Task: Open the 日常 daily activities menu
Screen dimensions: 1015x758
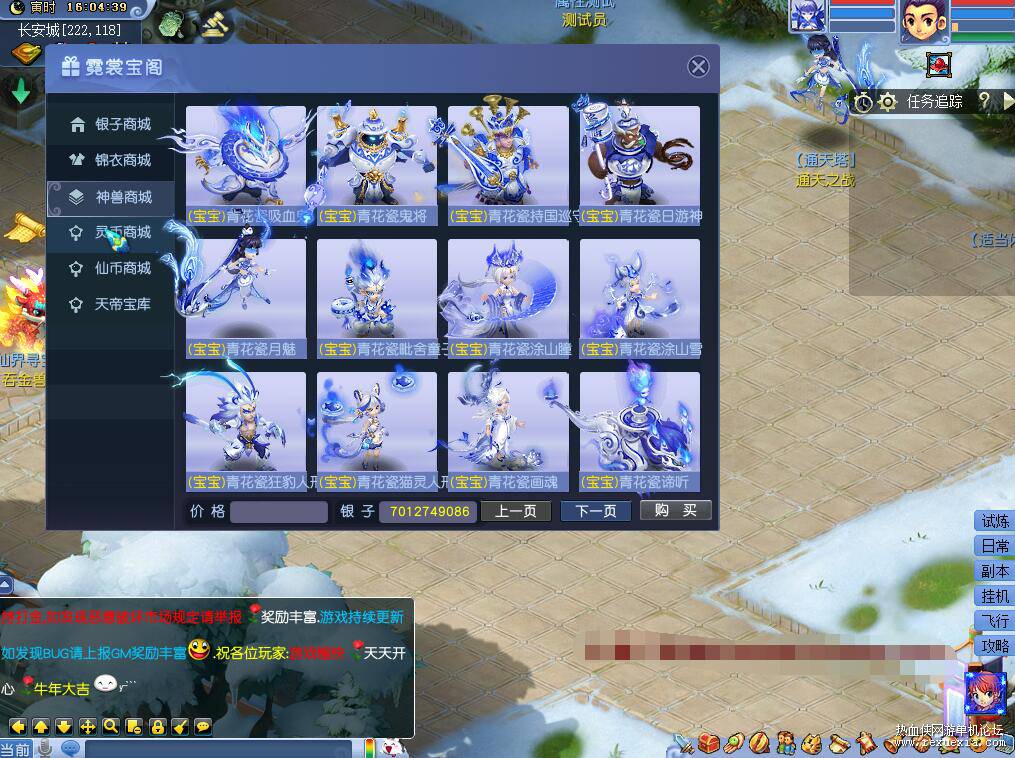Action: (994, 546)
